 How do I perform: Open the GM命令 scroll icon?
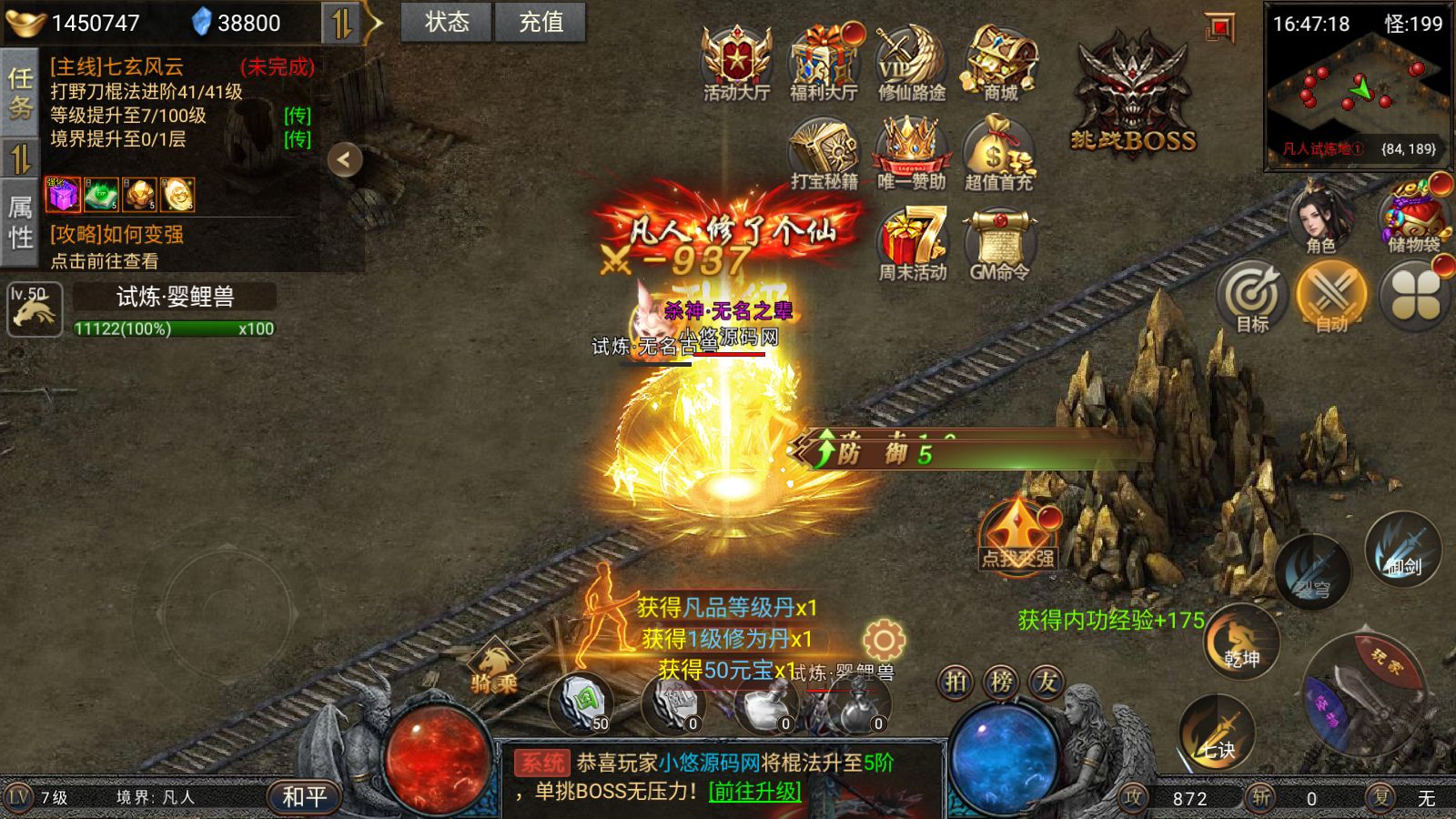[999, 244]
